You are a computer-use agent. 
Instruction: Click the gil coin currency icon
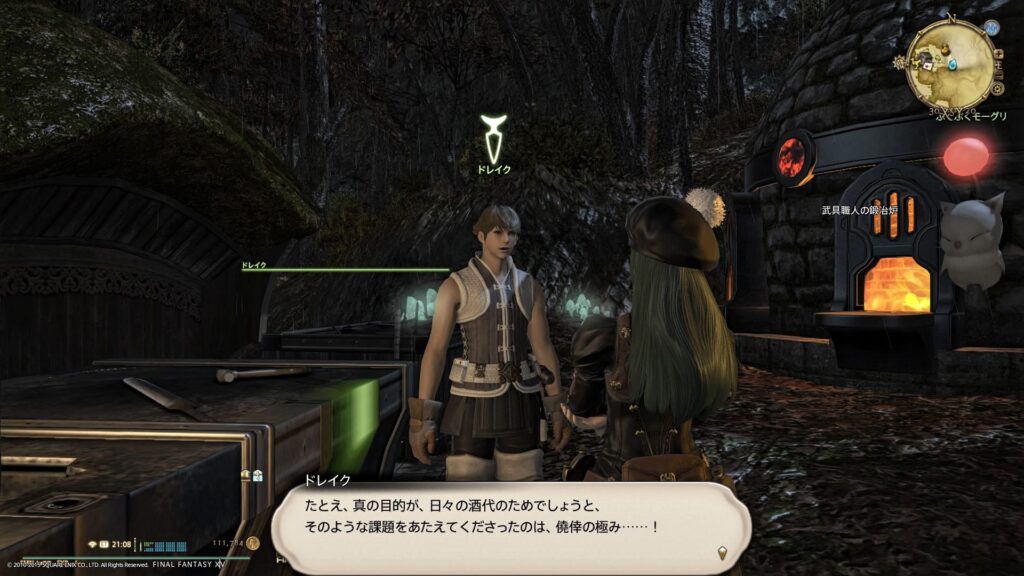tap(253, 543)
